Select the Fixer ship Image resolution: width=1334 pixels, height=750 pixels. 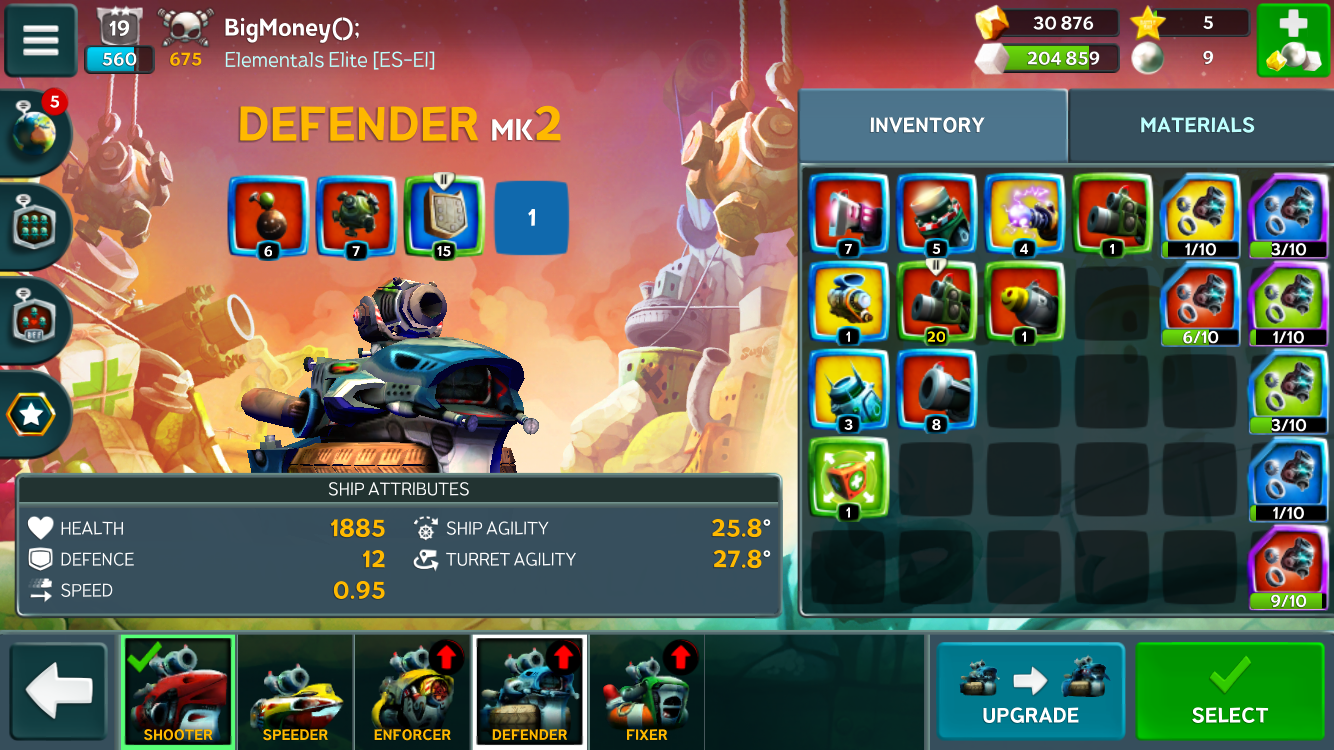click(646, 691)
